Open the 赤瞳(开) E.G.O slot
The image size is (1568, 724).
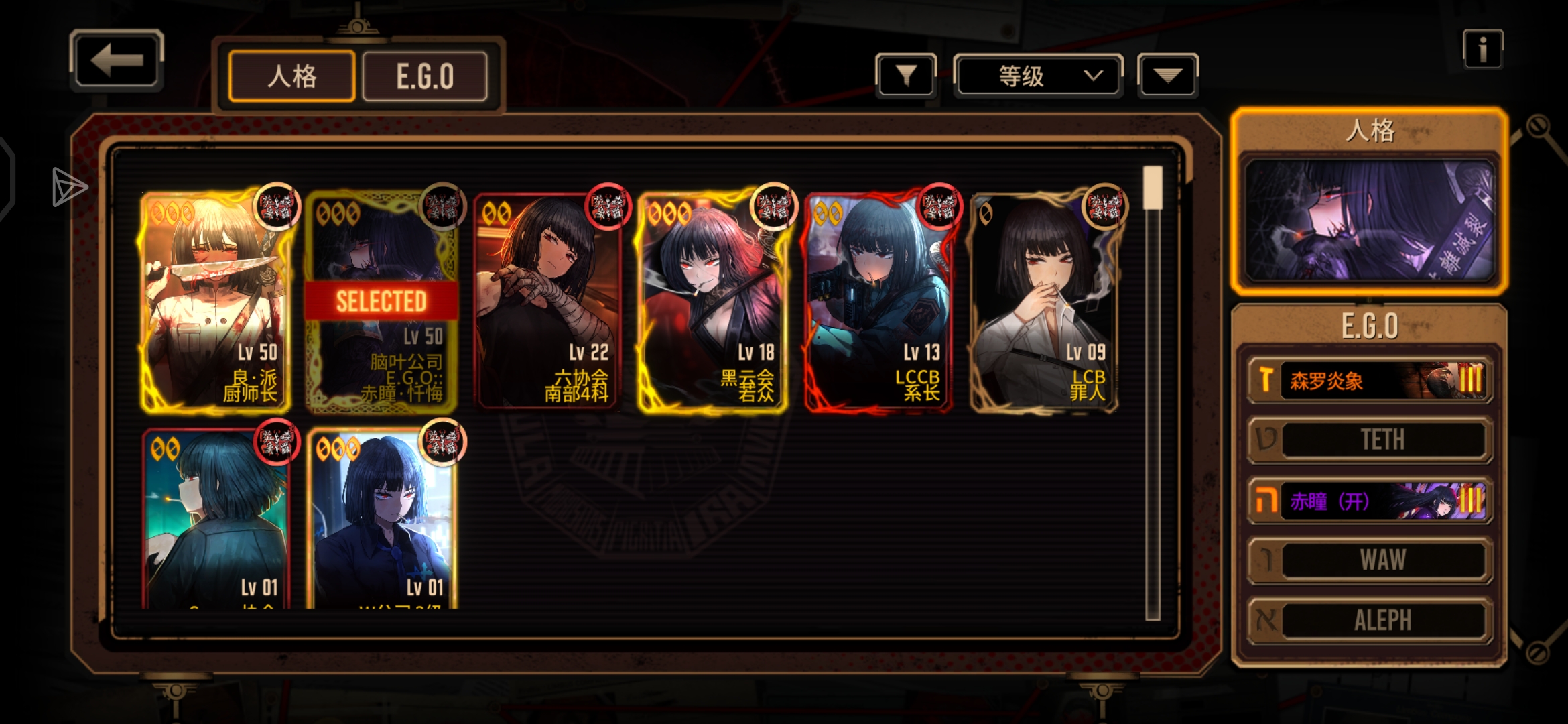pyautogui.click(x=1370, y=501)
